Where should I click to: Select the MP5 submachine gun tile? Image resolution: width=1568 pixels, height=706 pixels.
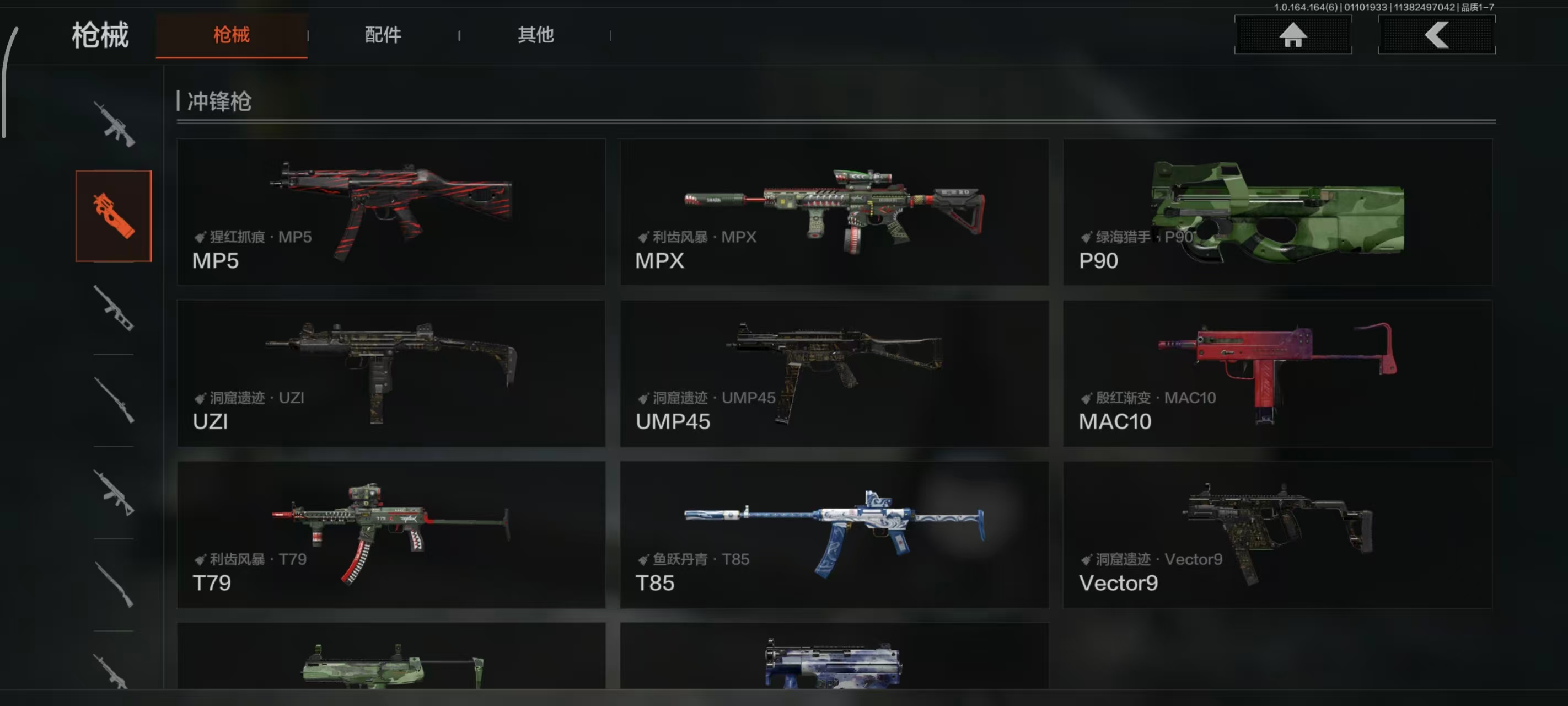391,212
